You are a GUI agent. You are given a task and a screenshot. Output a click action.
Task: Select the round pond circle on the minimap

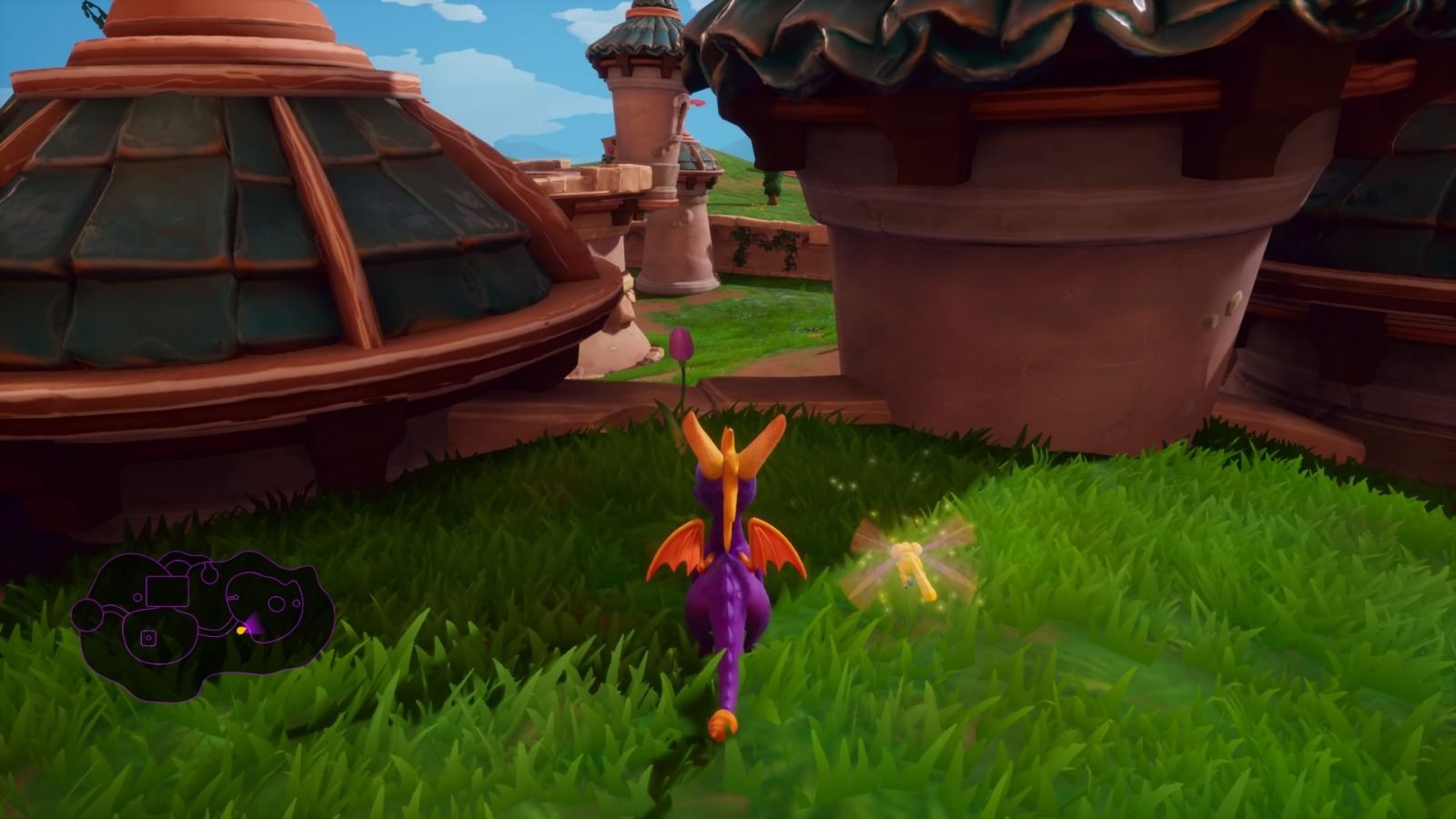coord(277,603)
